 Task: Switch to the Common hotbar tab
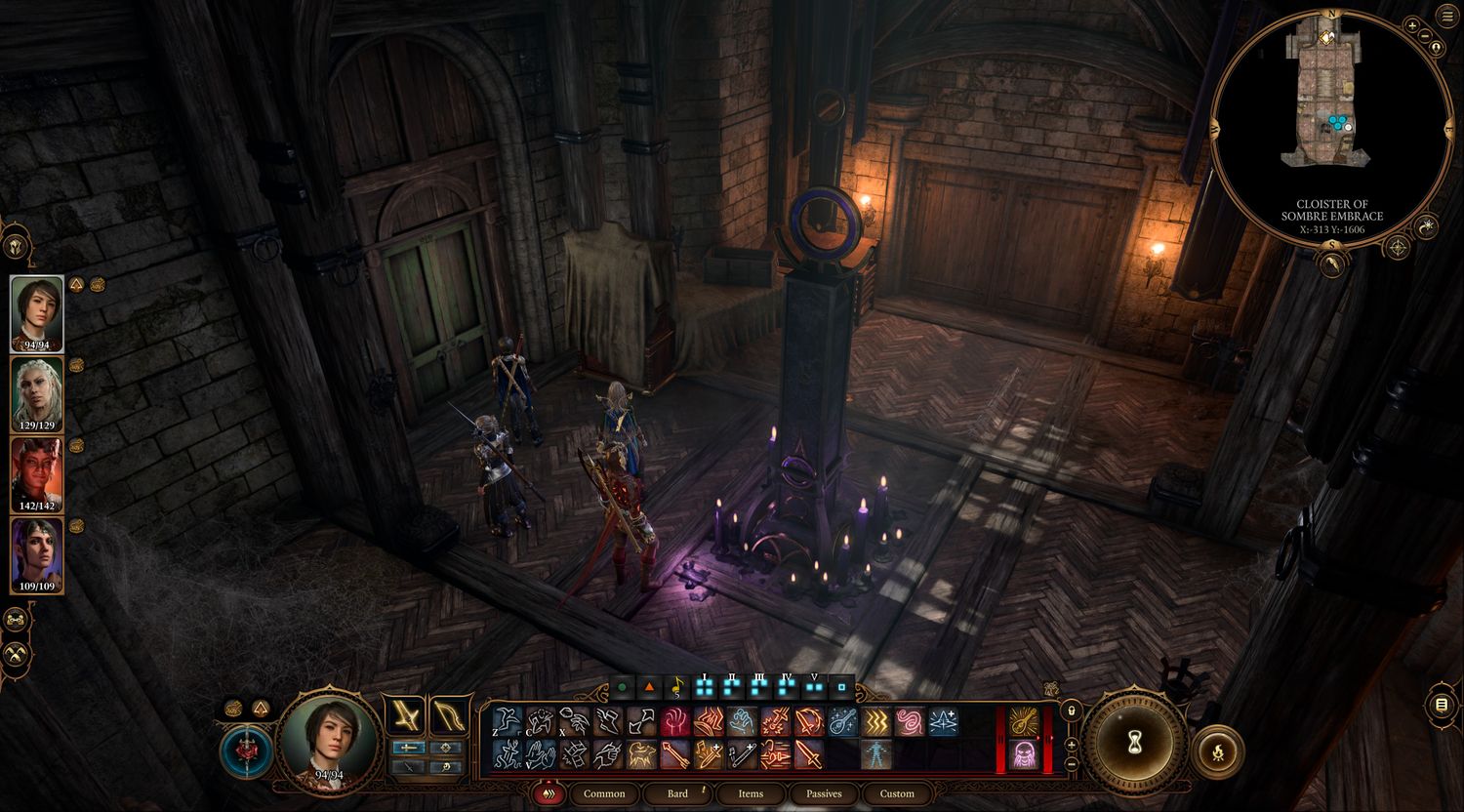coord(604,793)
